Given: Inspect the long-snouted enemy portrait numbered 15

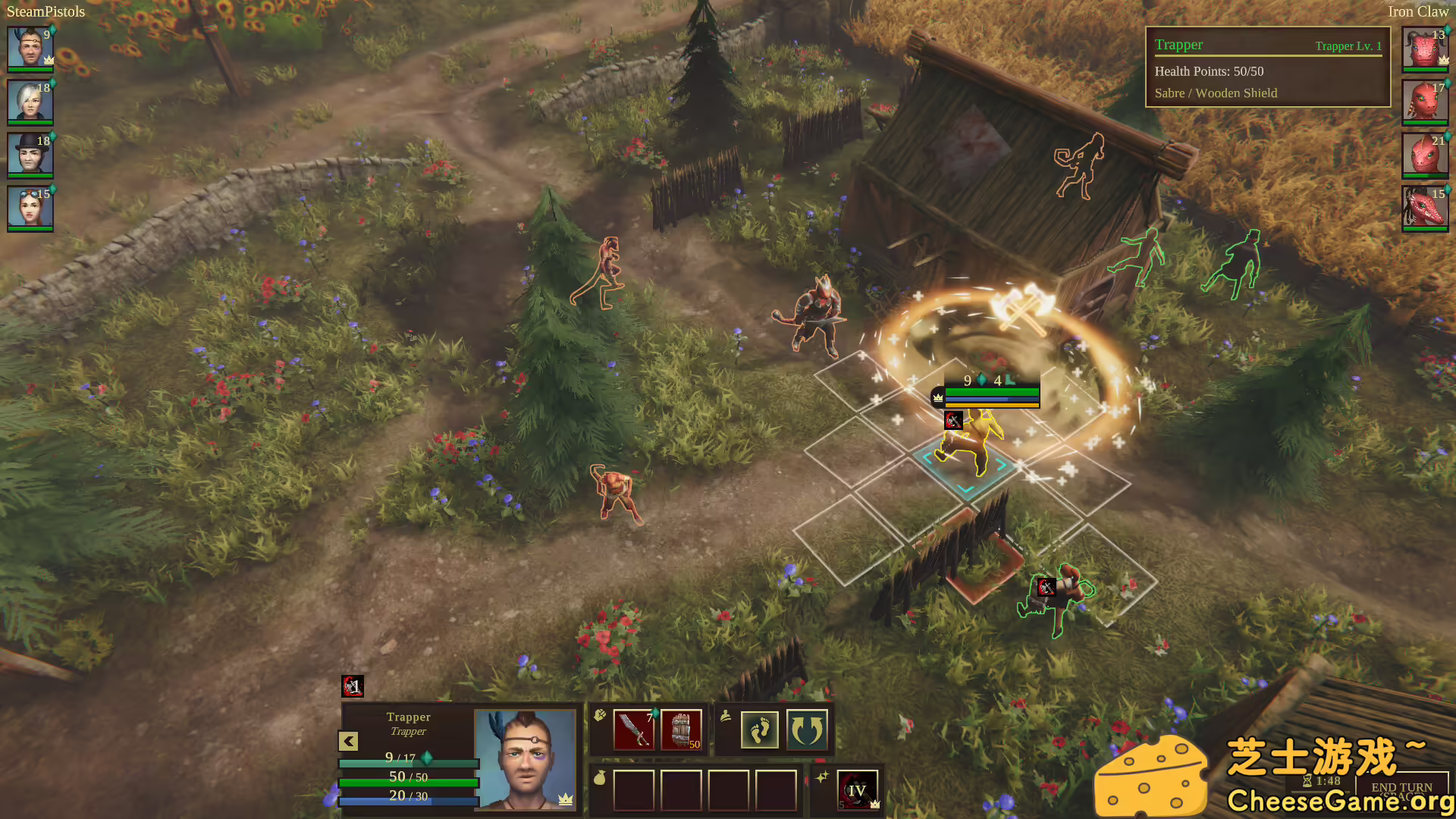Looking at the screenshot, I should click(x=1425, y=208).
